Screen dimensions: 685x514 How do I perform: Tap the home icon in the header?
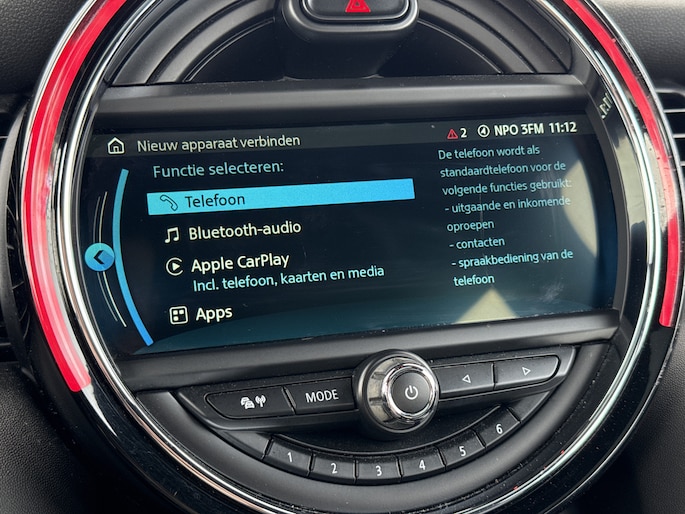(x=116, y=145)
